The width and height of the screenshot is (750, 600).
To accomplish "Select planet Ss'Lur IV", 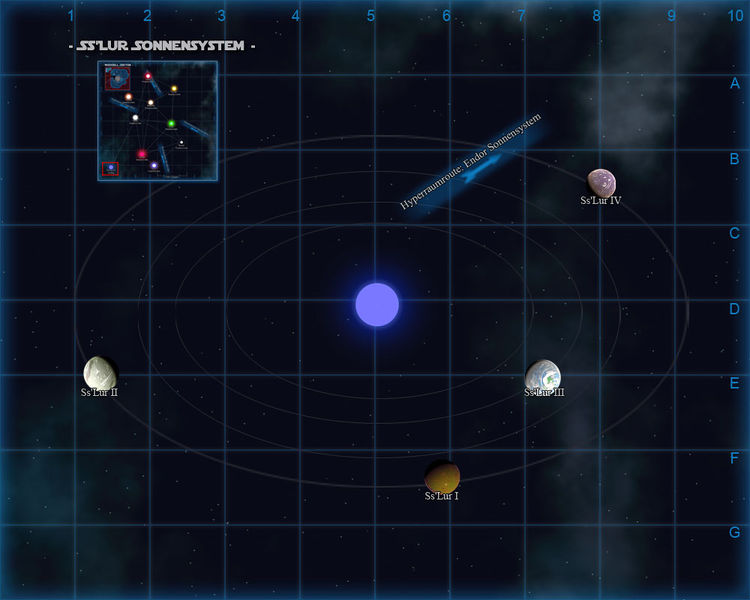I will (x=602, y=183).
